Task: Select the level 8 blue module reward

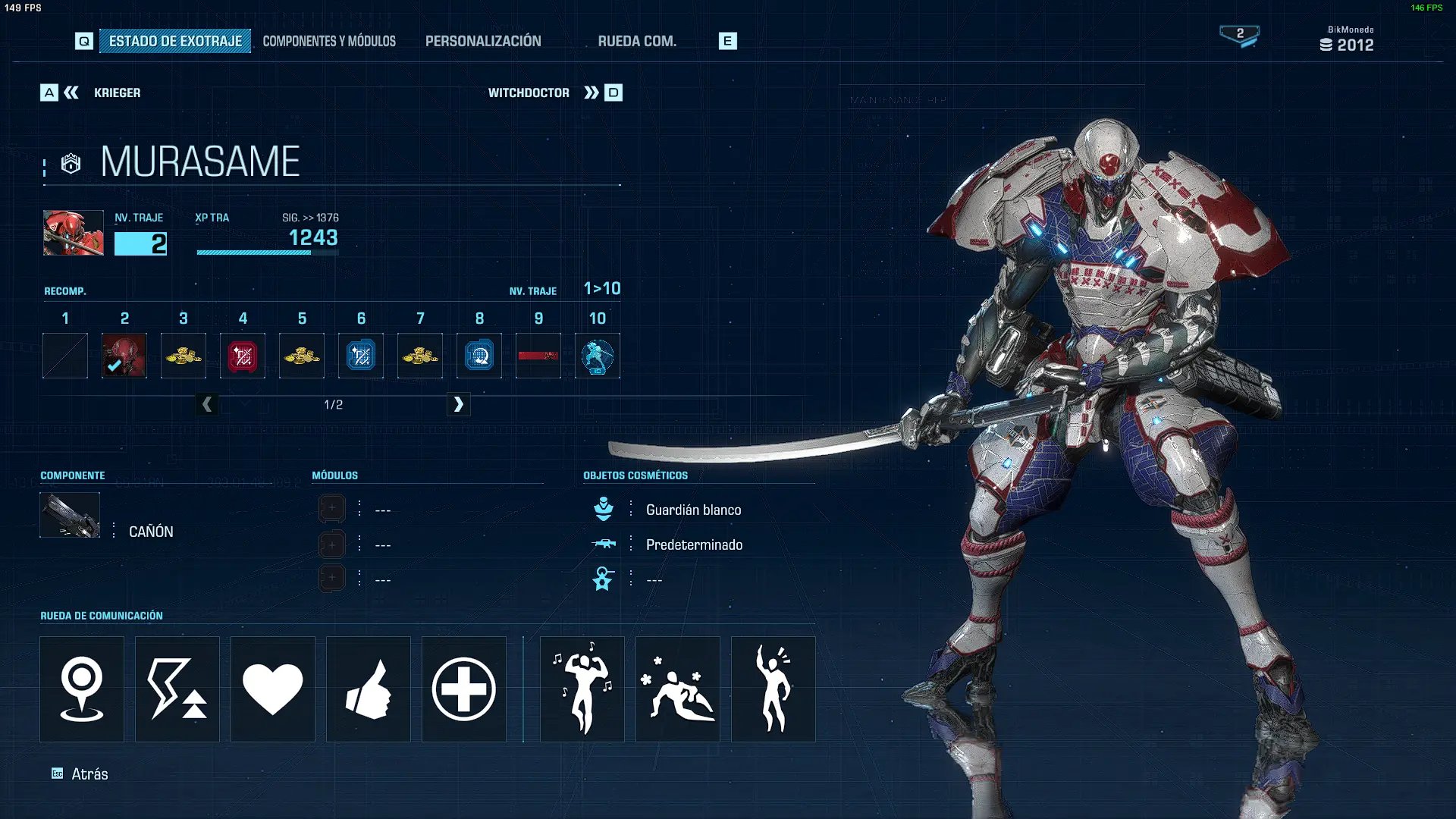Action: tap(479, 356)
